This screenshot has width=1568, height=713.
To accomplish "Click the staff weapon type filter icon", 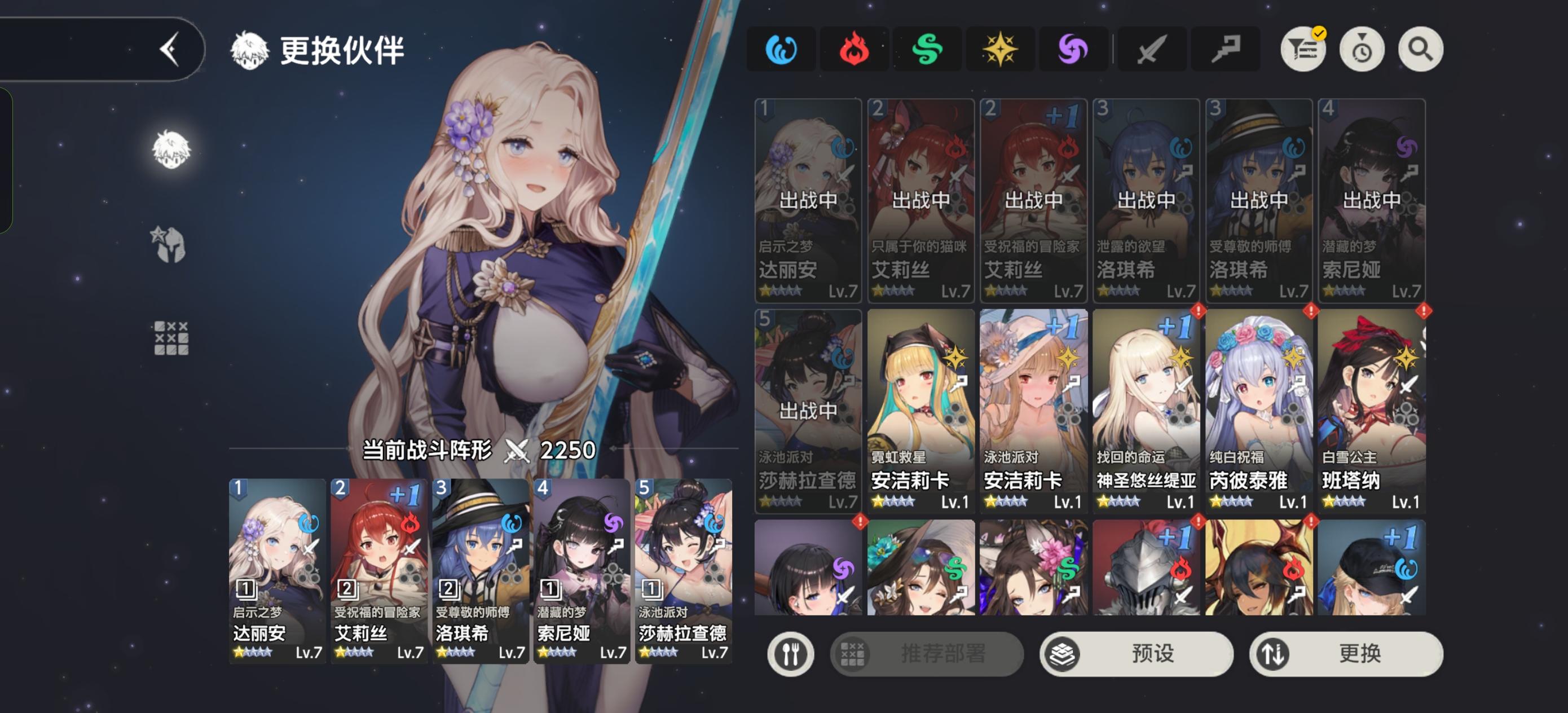I will pos(1225,49).
